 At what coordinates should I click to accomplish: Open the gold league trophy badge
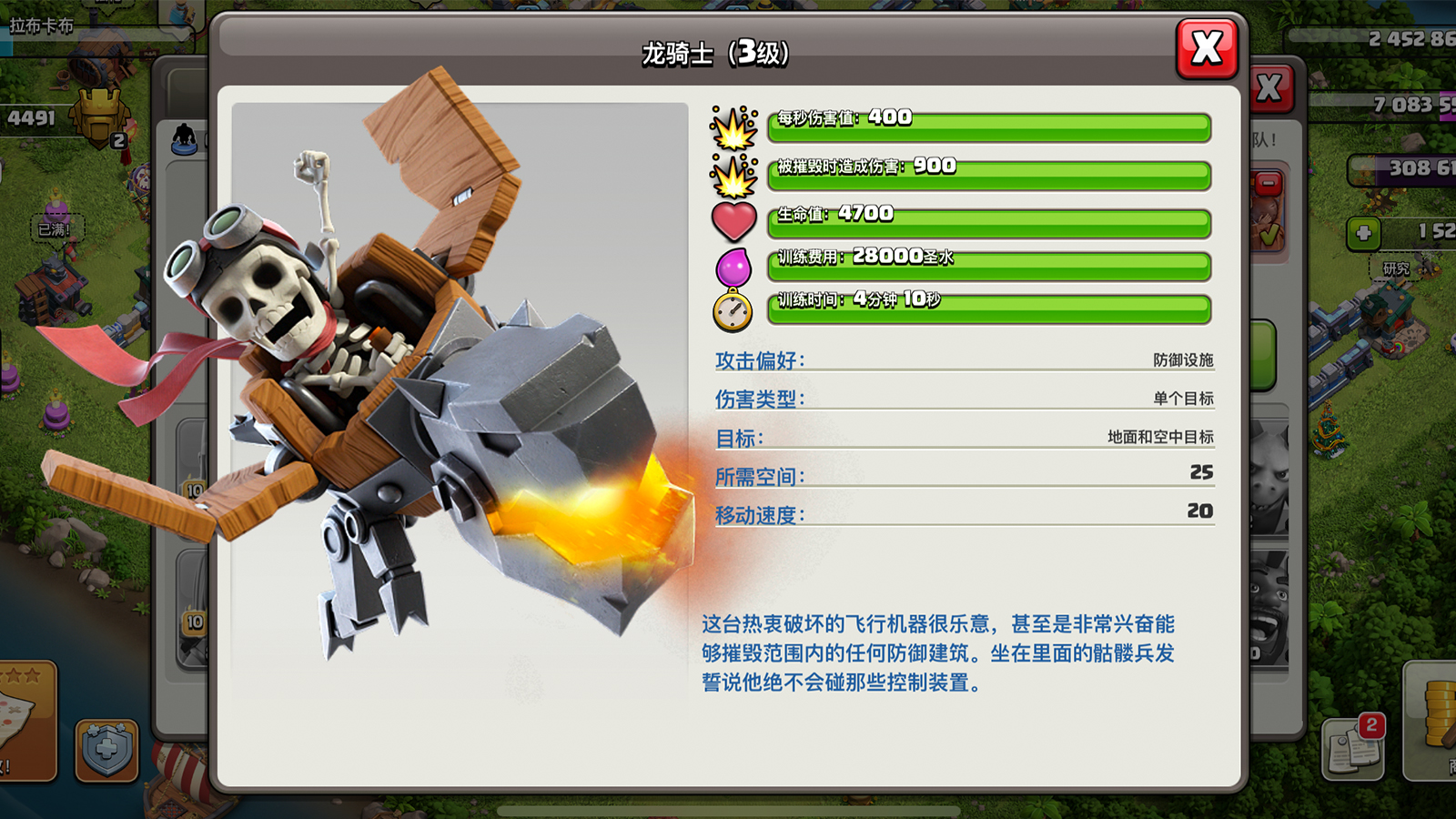pos(101,118)
